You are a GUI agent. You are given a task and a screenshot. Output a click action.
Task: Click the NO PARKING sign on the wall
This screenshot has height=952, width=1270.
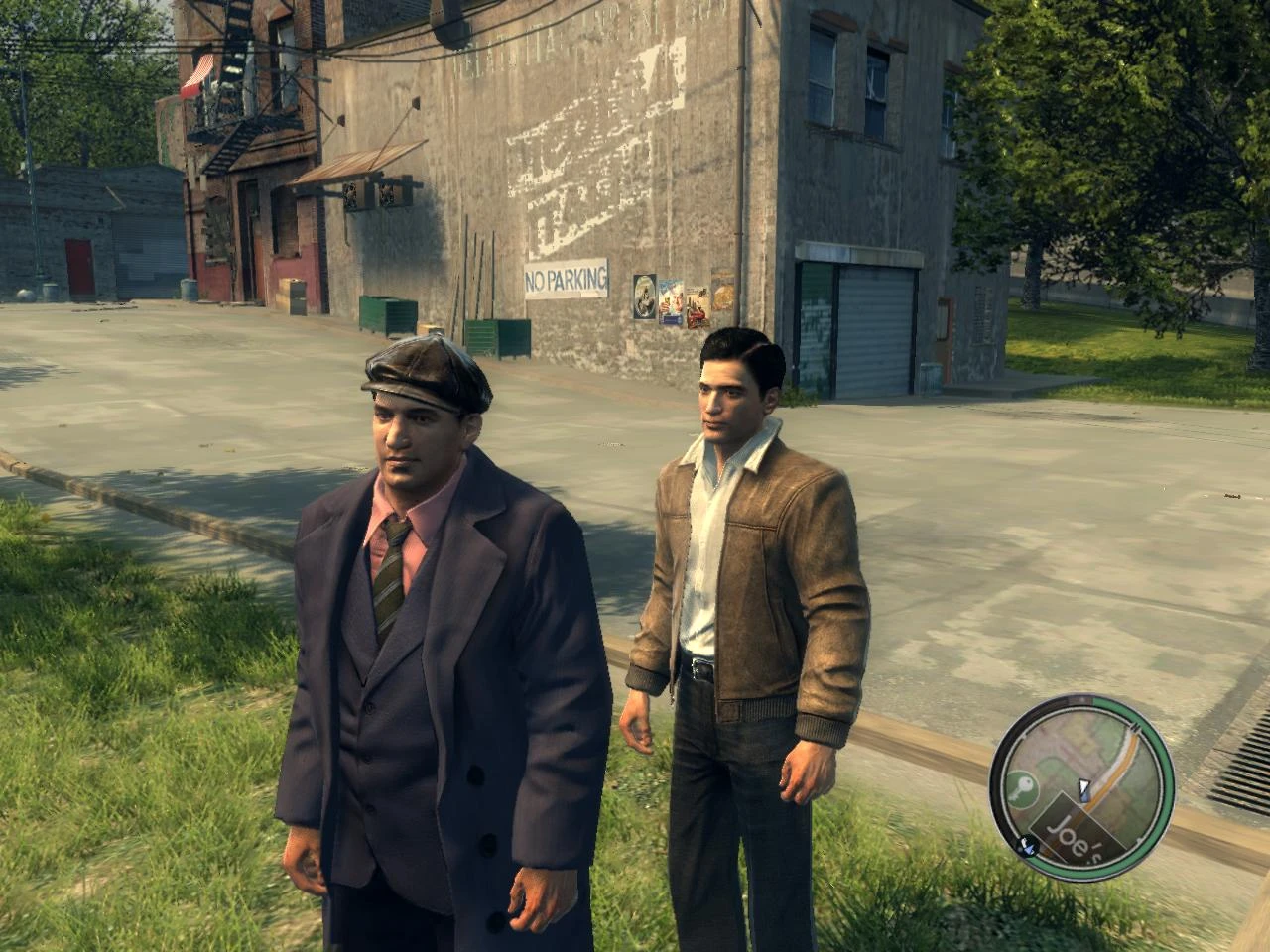[x=562, y=278]
